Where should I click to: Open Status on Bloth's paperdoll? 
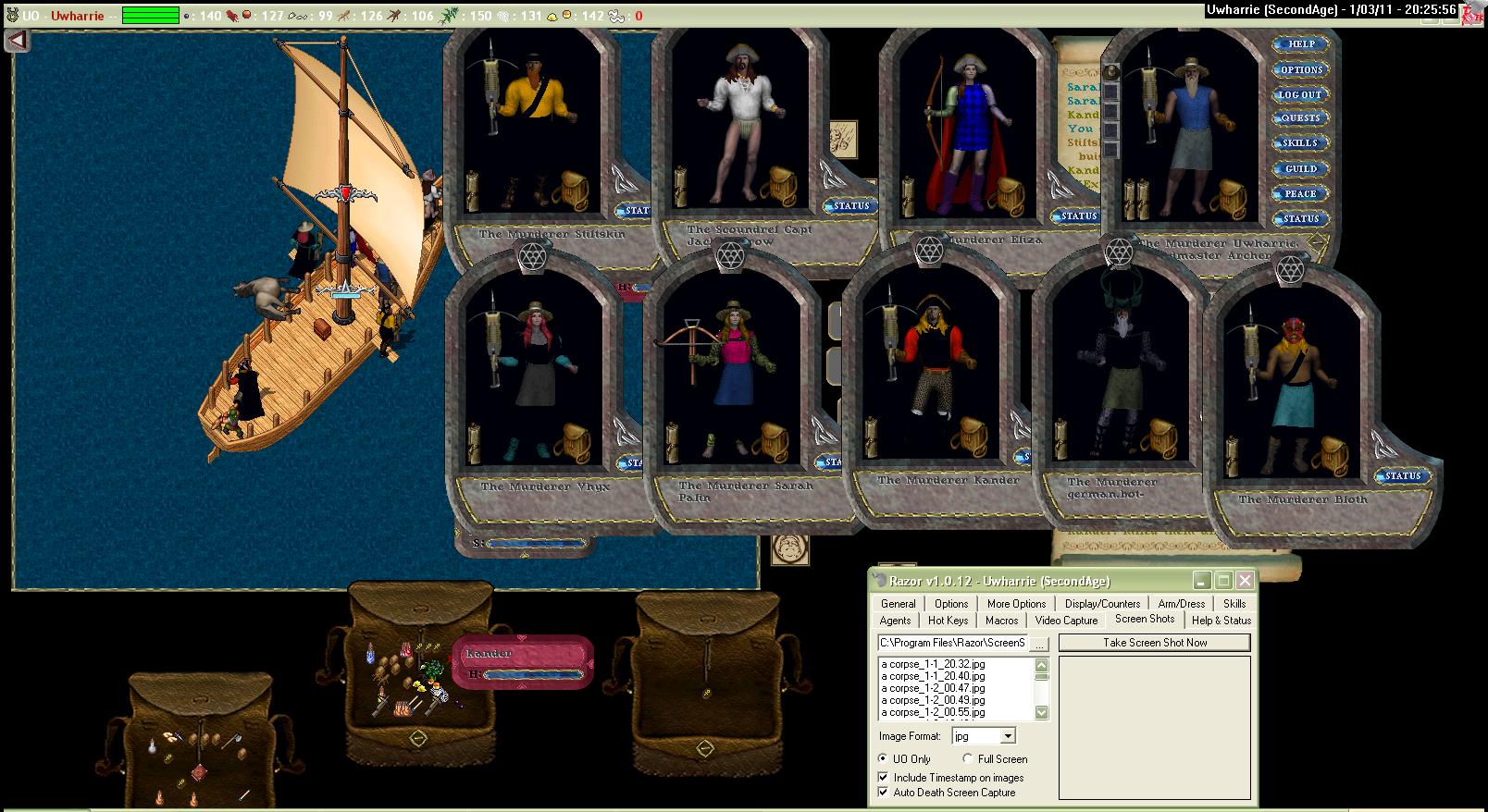pos(1402,475)
